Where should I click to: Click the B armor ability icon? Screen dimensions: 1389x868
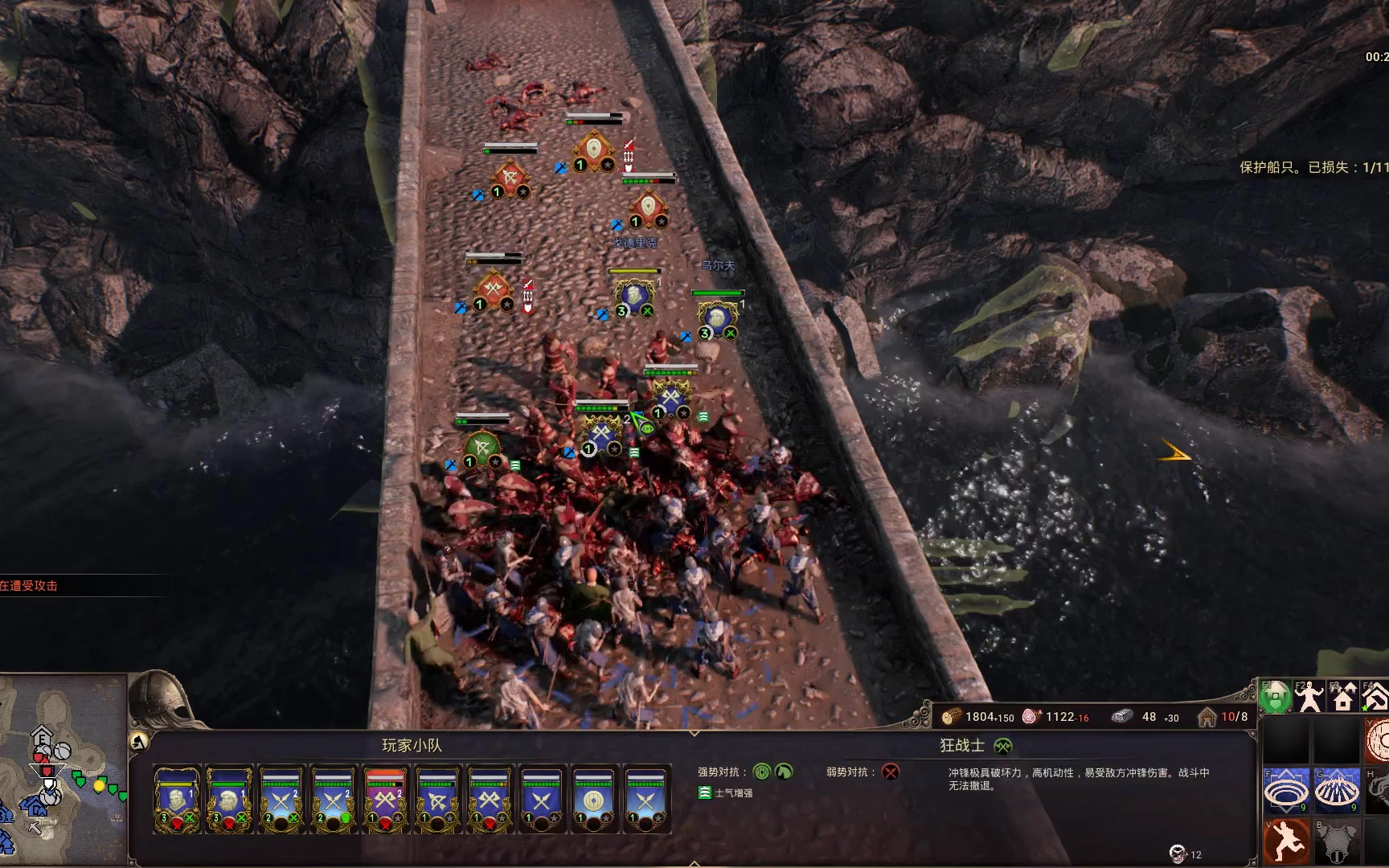coord(1336,841)
